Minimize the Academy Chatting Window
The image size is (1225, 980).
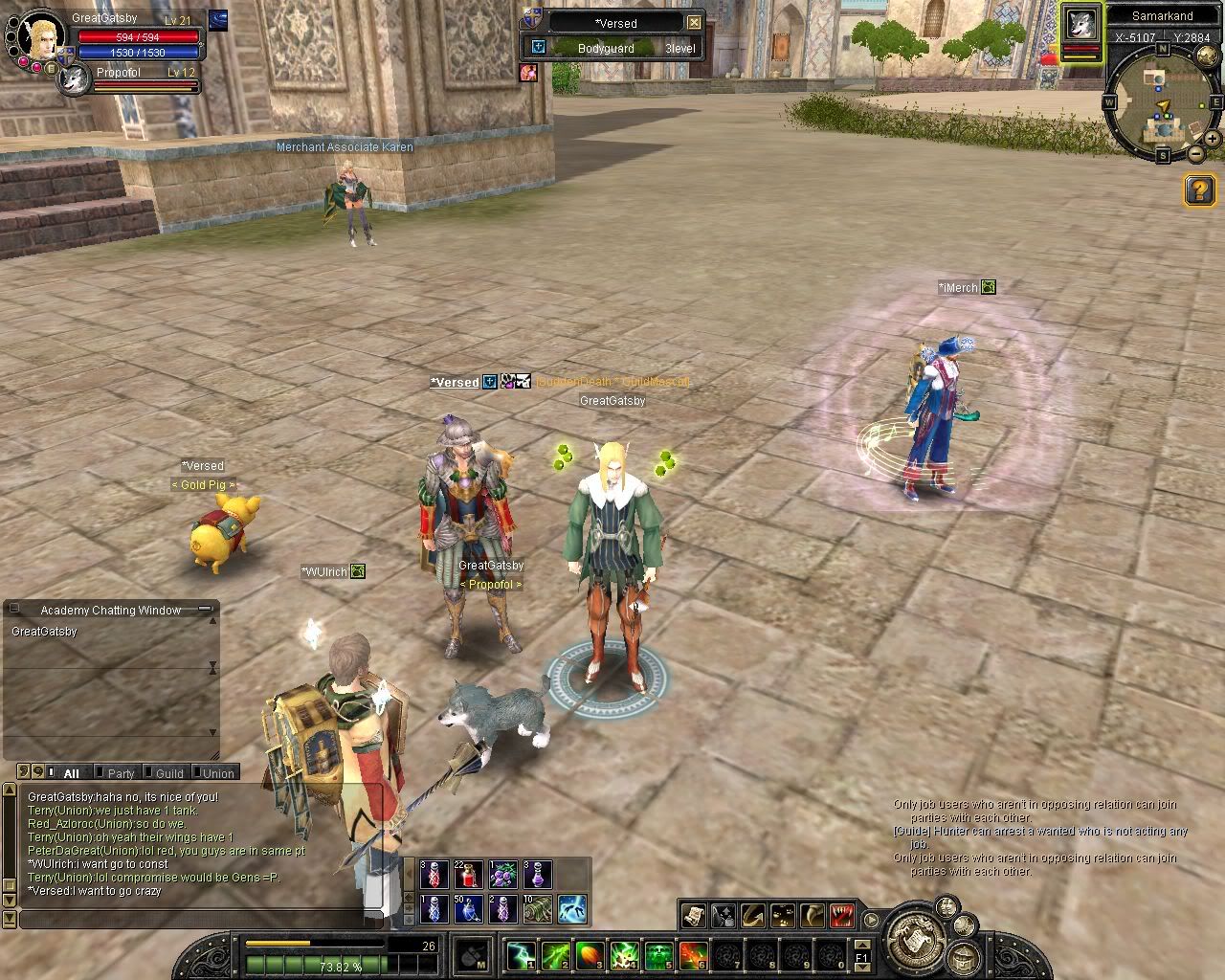pos(205,610)
